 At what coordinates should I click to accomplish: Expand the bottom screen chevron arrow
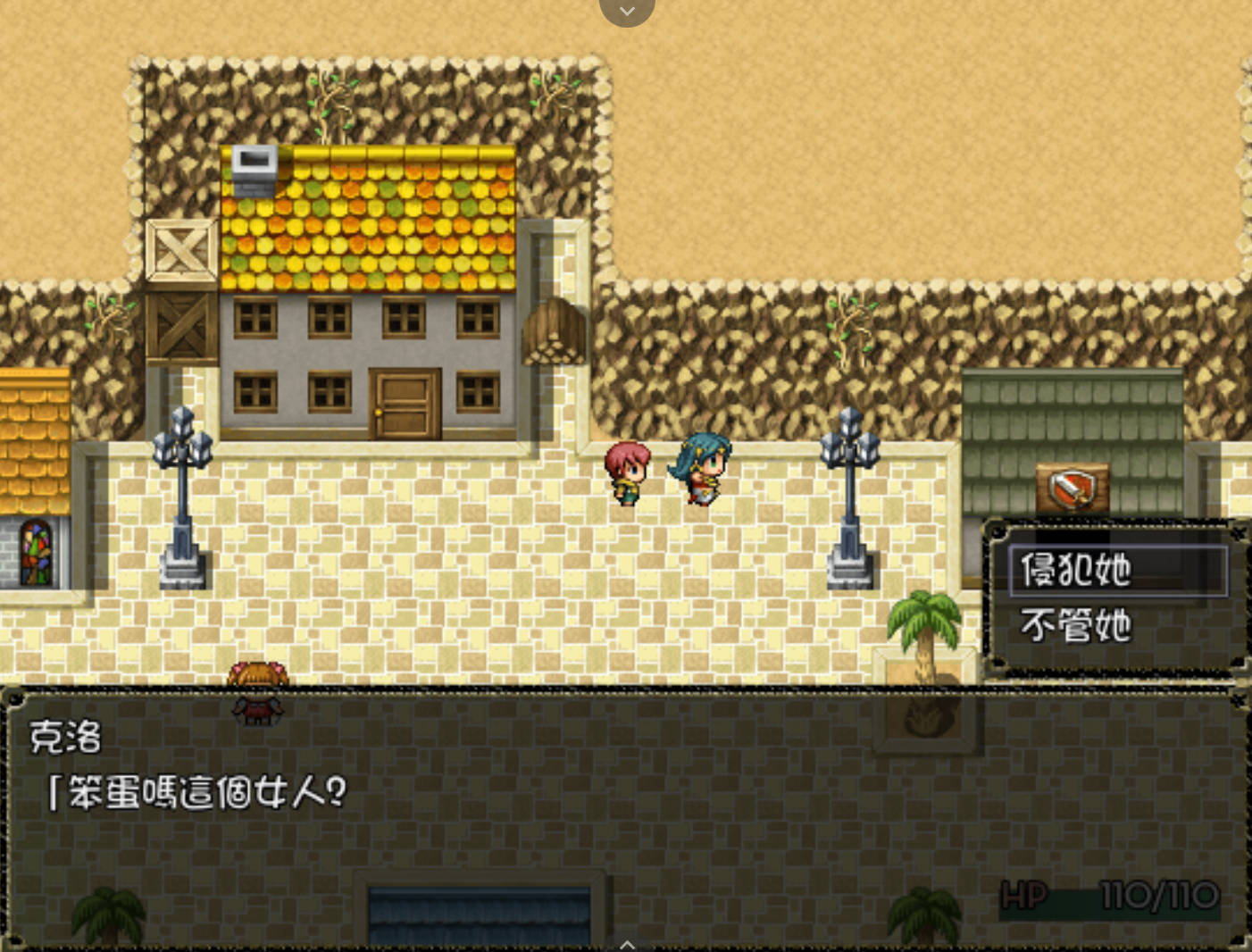click(x=627, y=944)
